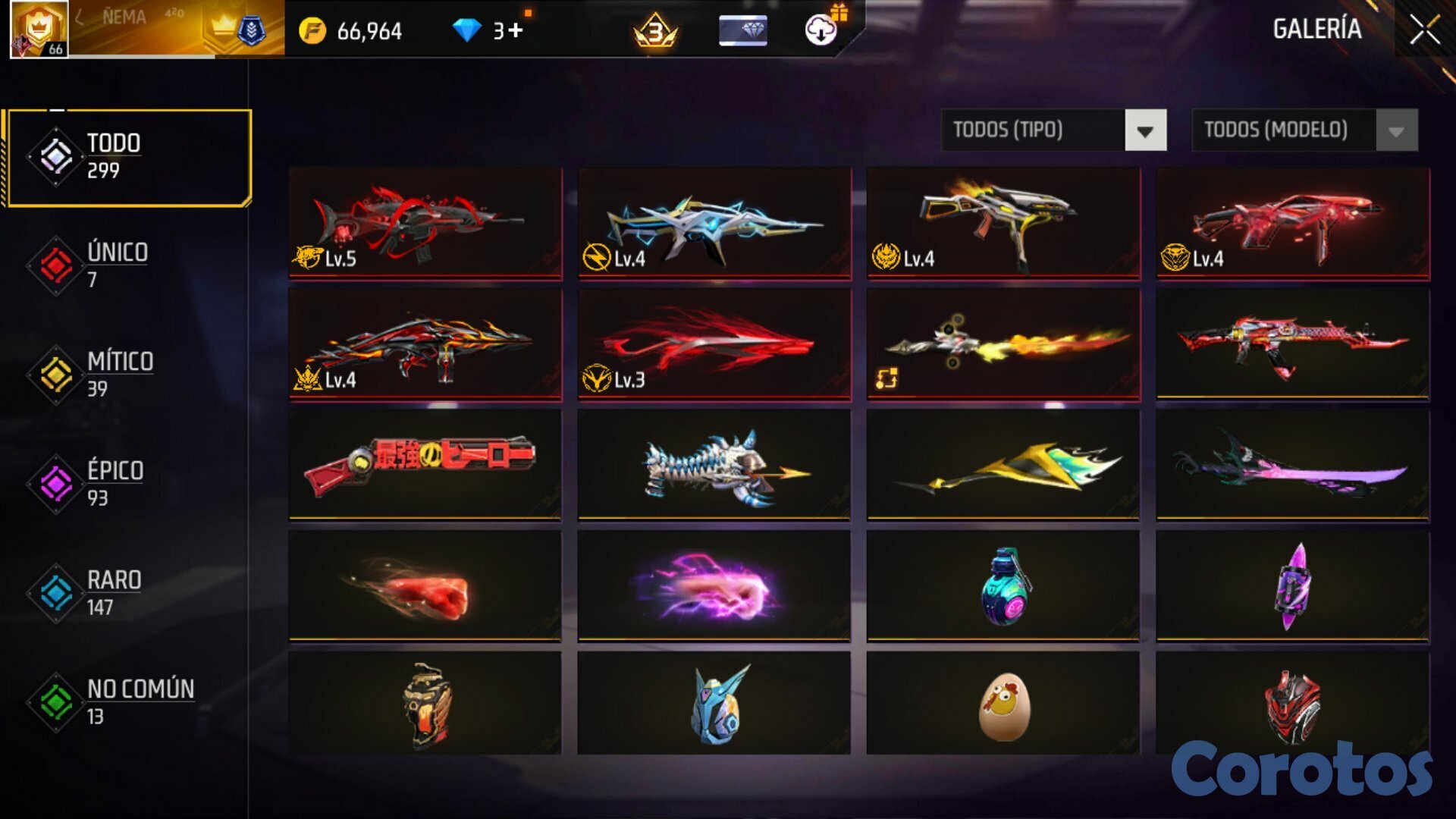This screenshot has height=819, width=1456.
Task: Pick the Lv.3 red winged weapon skin
Action: (714, 344)
